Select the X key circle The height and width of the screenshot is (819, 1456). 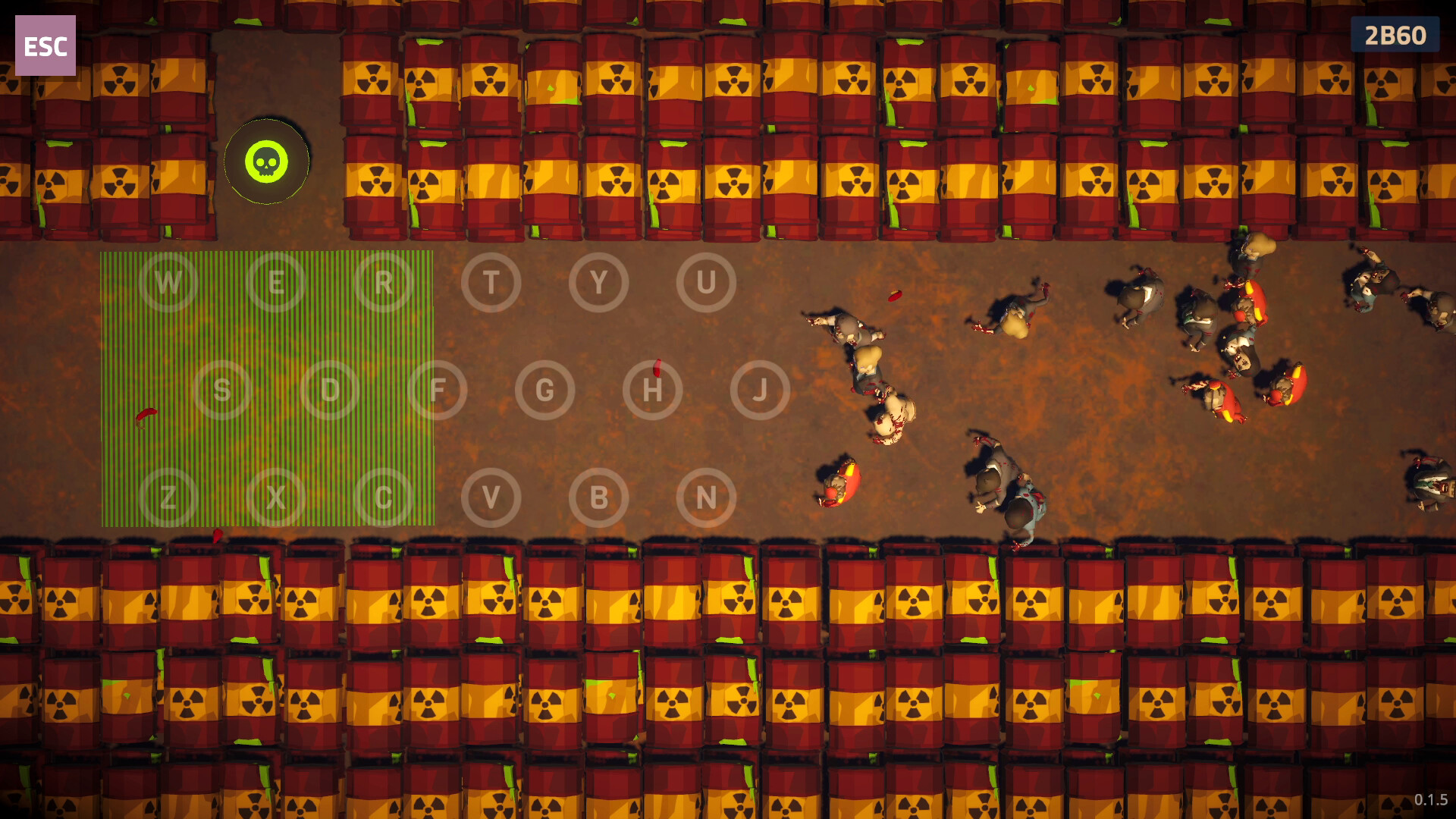tap(276, 497)
